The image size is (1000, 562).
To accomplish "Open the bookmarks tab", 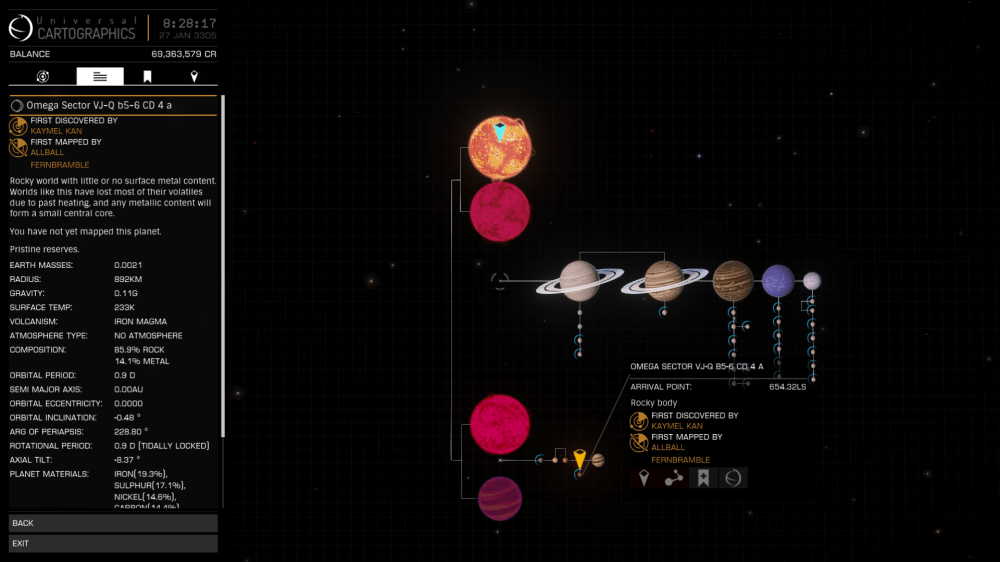I will [x=147, y=77].
